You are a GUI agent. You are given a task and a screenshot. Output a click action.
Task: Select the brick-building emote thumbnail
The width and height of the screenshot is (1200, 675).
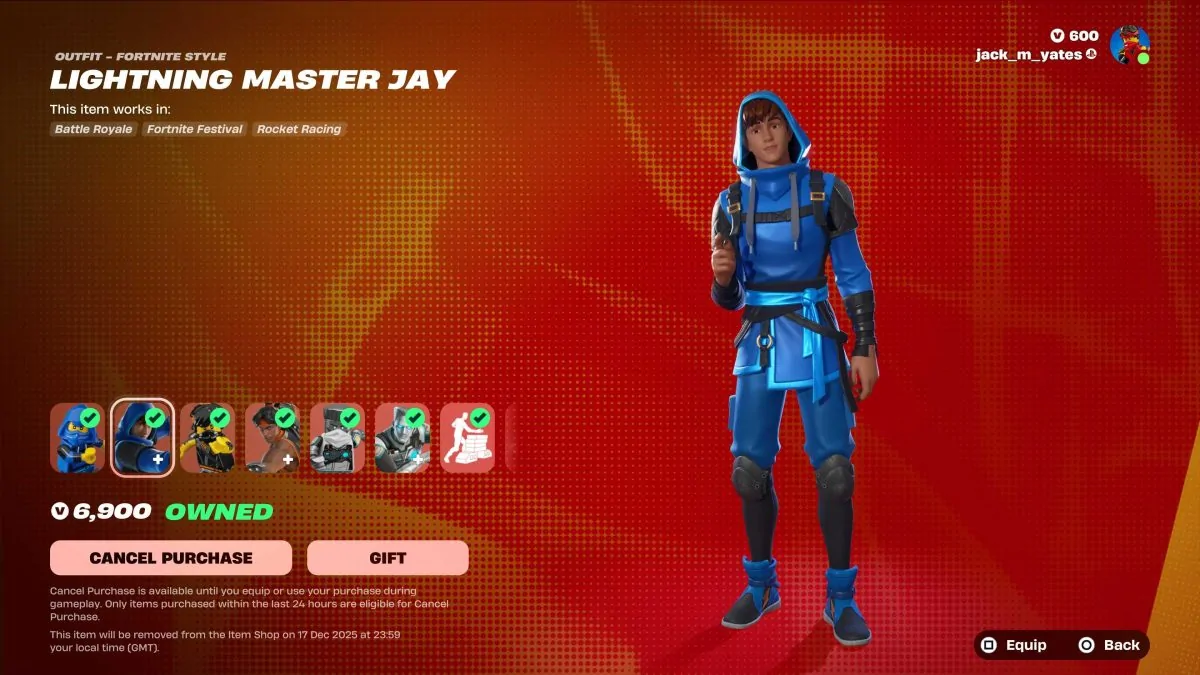click(x=467, y=438)
